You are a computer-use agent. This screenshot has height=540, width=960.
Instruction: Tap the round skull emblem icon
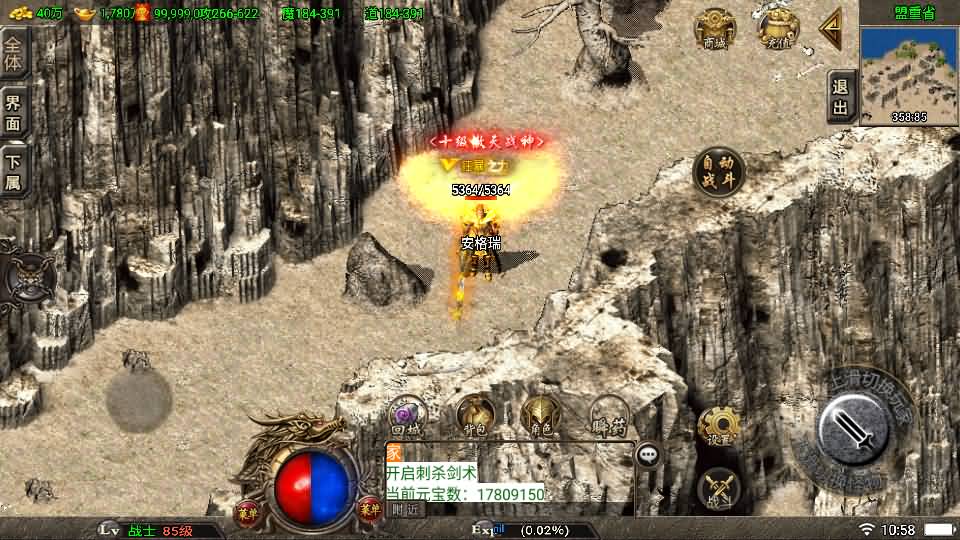pyautogui.click(x=27, y=275)
